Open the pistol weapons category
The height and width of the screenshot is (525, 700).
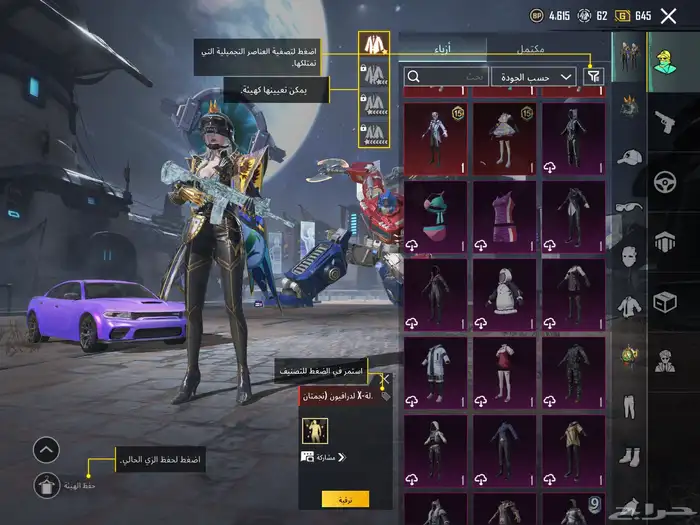(x=664, y=122)
